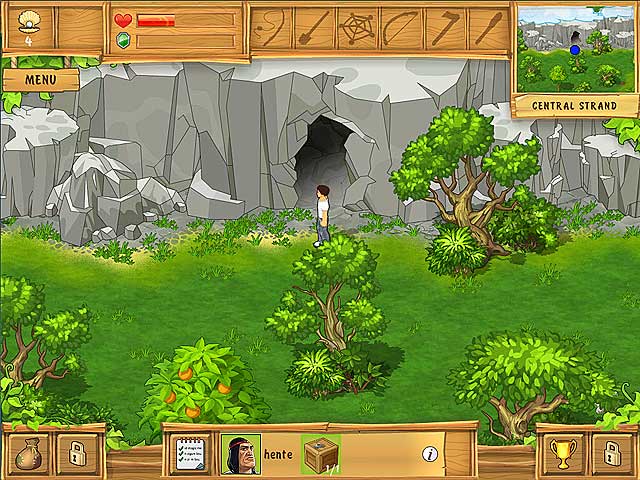Pick the bow tool slot
This screenshot has height=480, width=640.
point(401,28)
